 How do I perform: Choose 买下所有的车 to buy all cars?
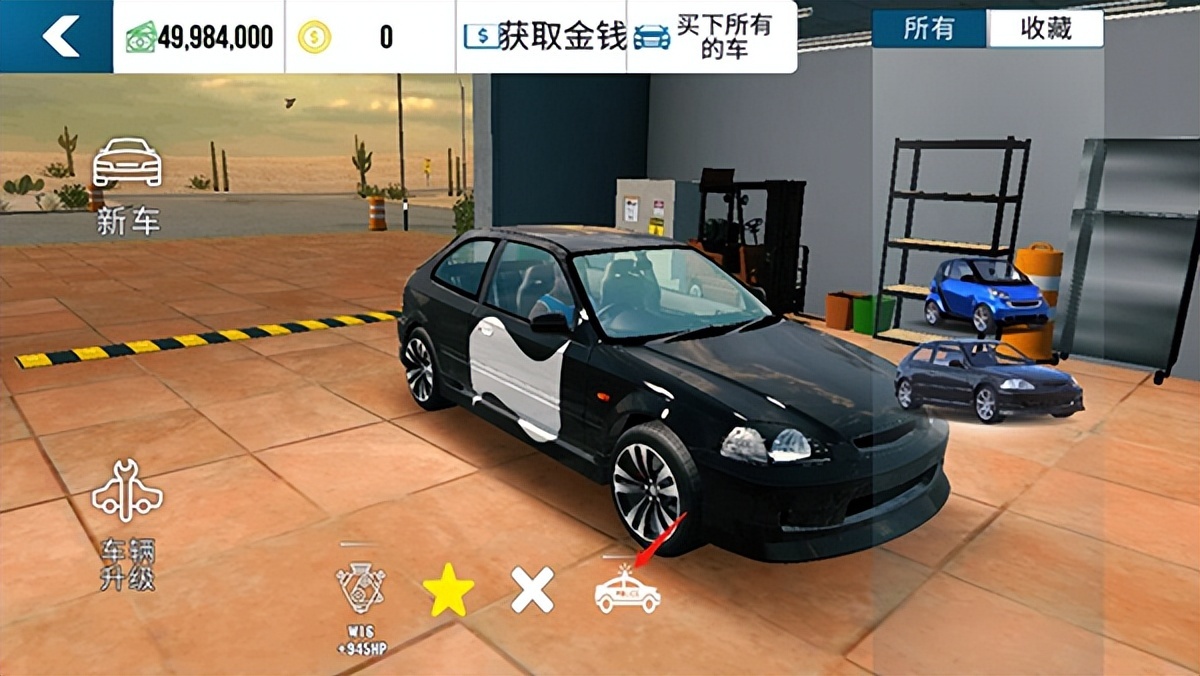click(x=711, y=37)
